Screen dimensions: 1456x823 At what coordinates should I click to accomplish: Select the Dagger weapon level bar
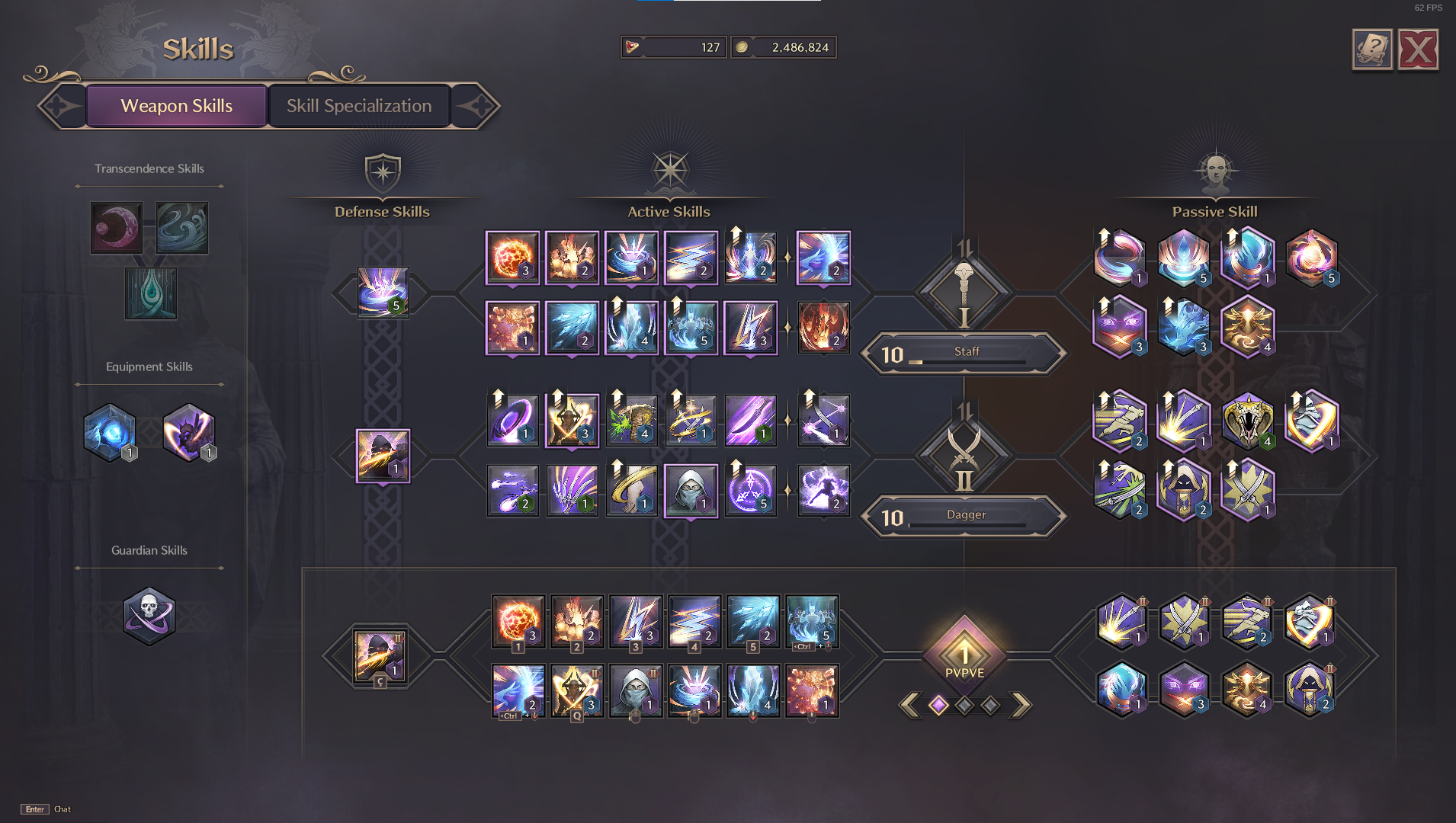[965, 516]
